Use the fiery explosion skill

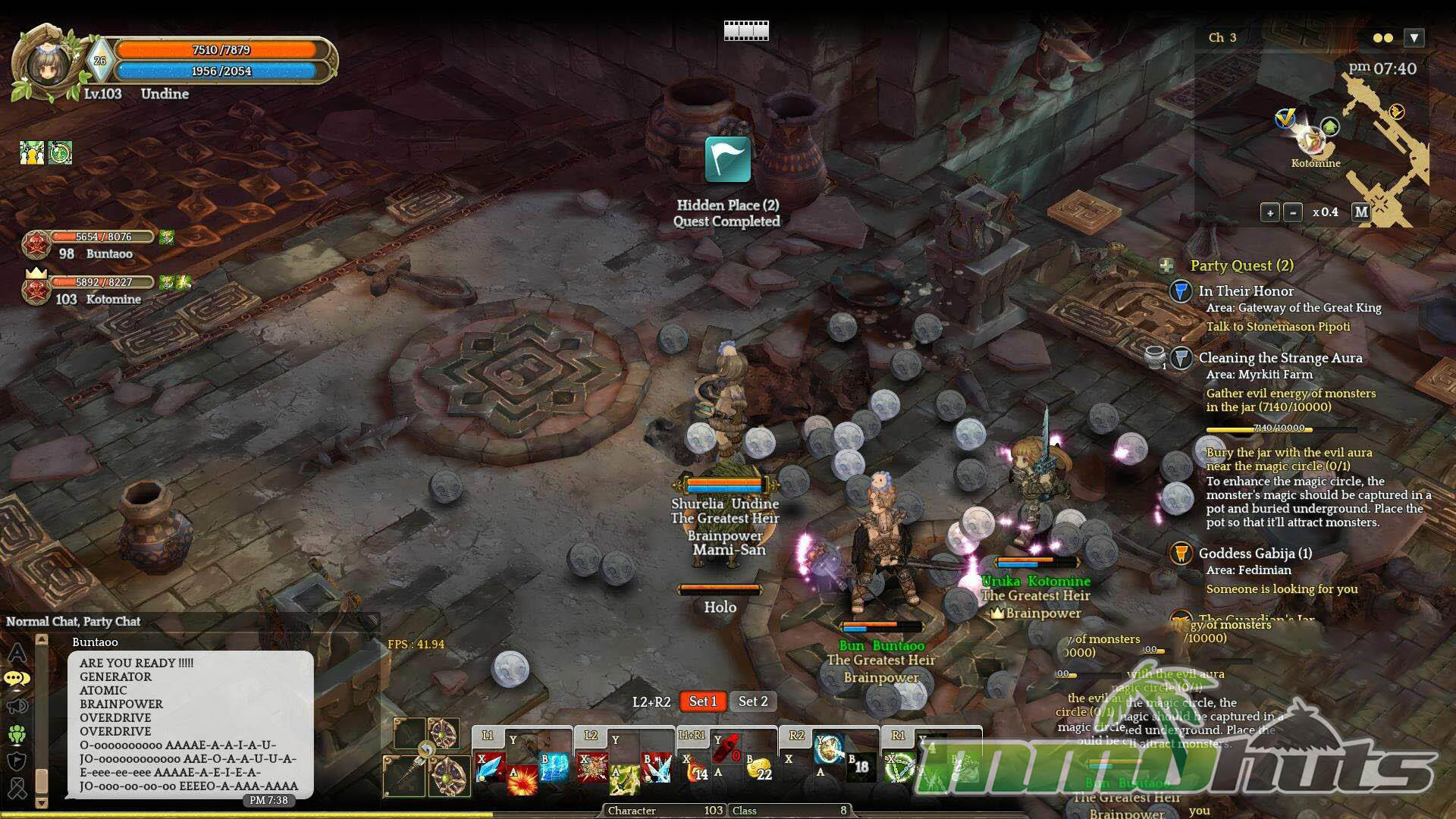(x=522, y=780)
